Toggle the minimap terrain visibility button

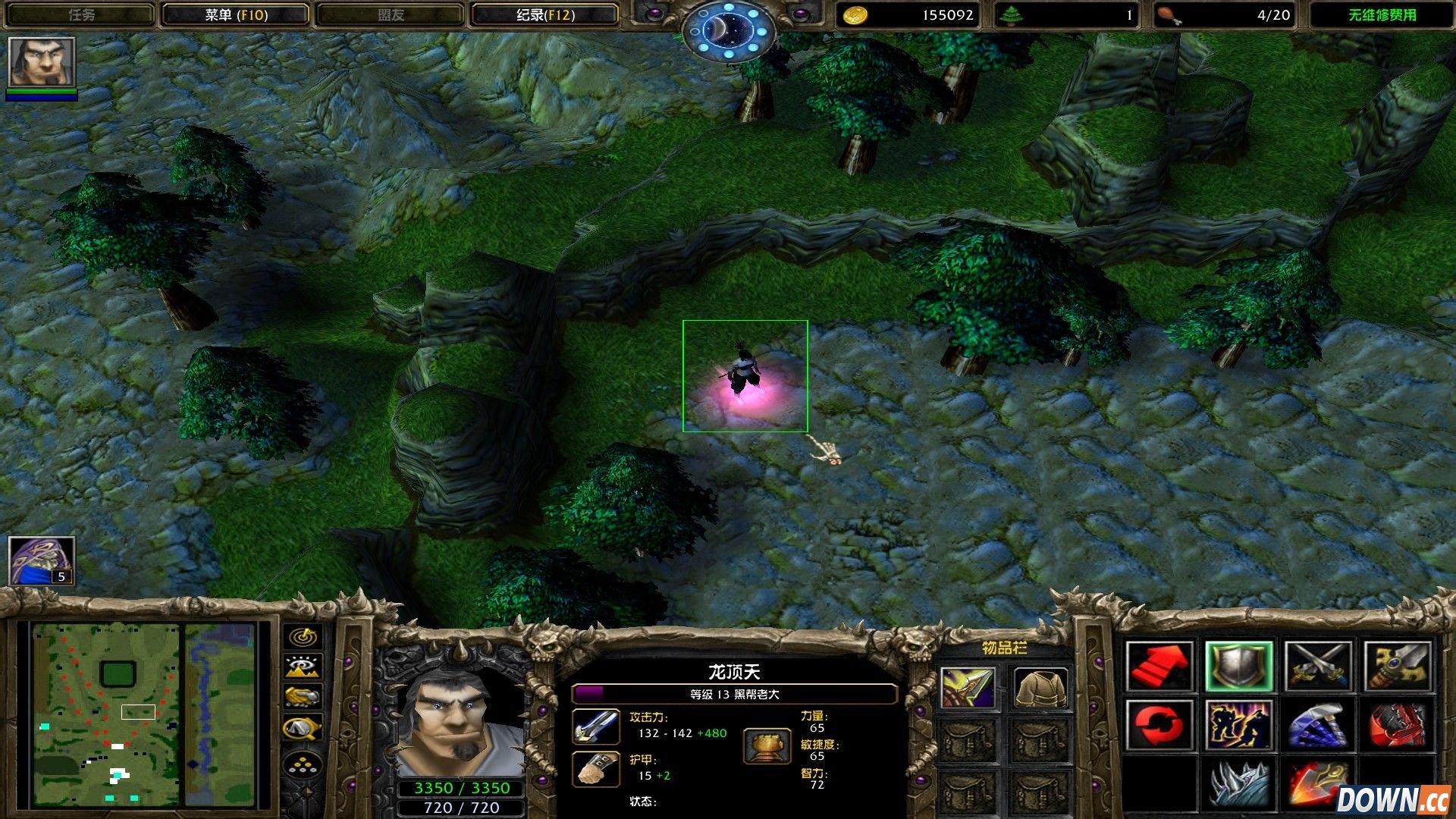(303, 667)
